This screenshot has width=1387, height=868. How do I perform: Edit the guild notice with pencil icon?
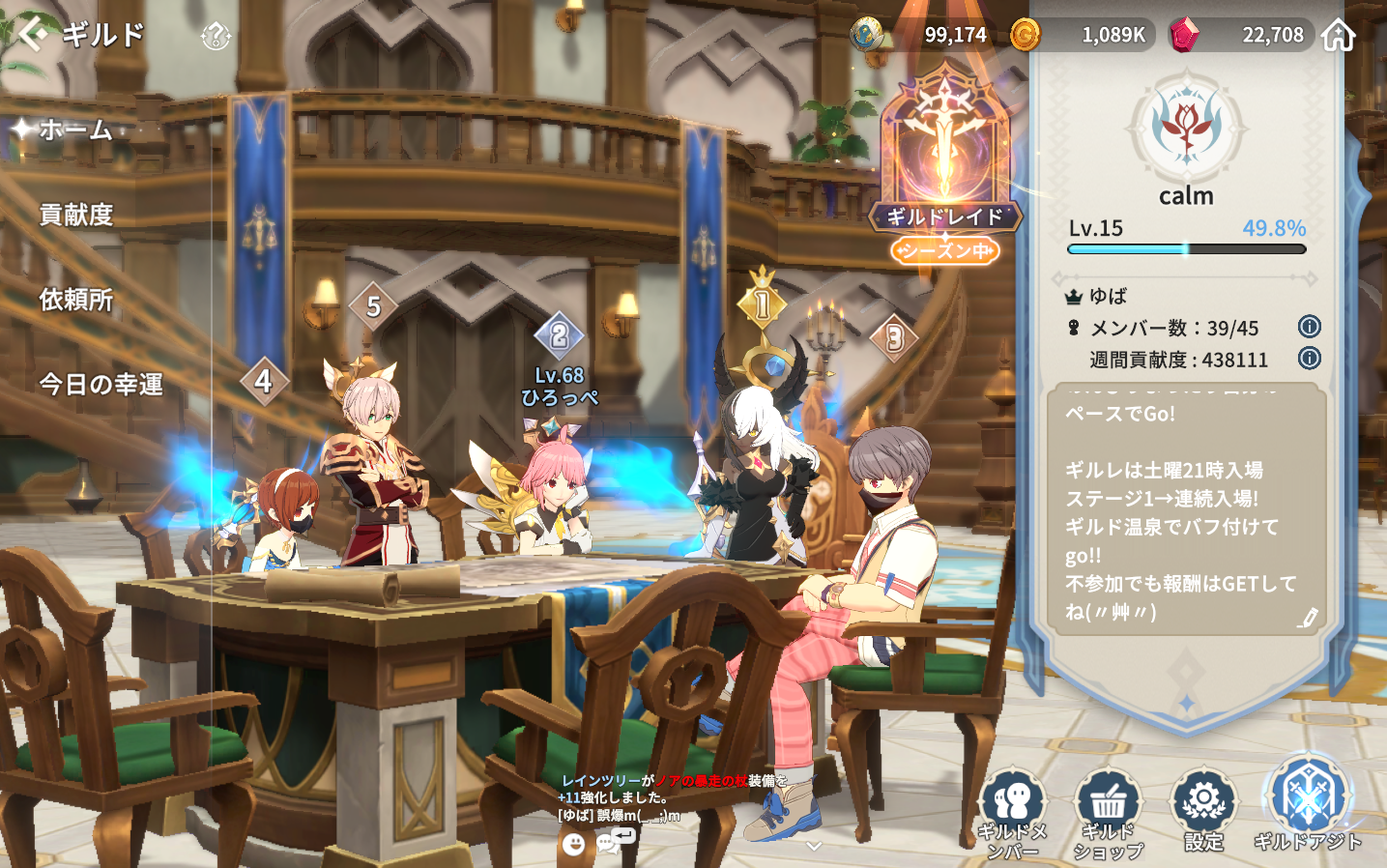(x=1307, y=618)
